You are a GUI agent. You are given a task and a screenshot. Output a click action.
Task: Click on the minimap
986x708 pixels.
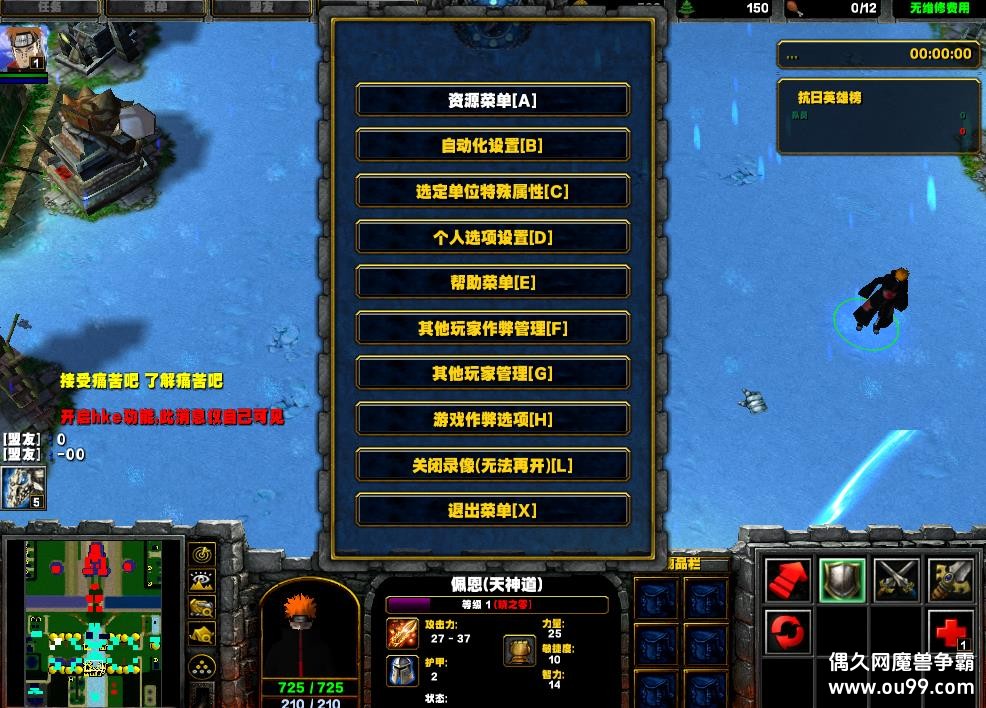[95, 620]
